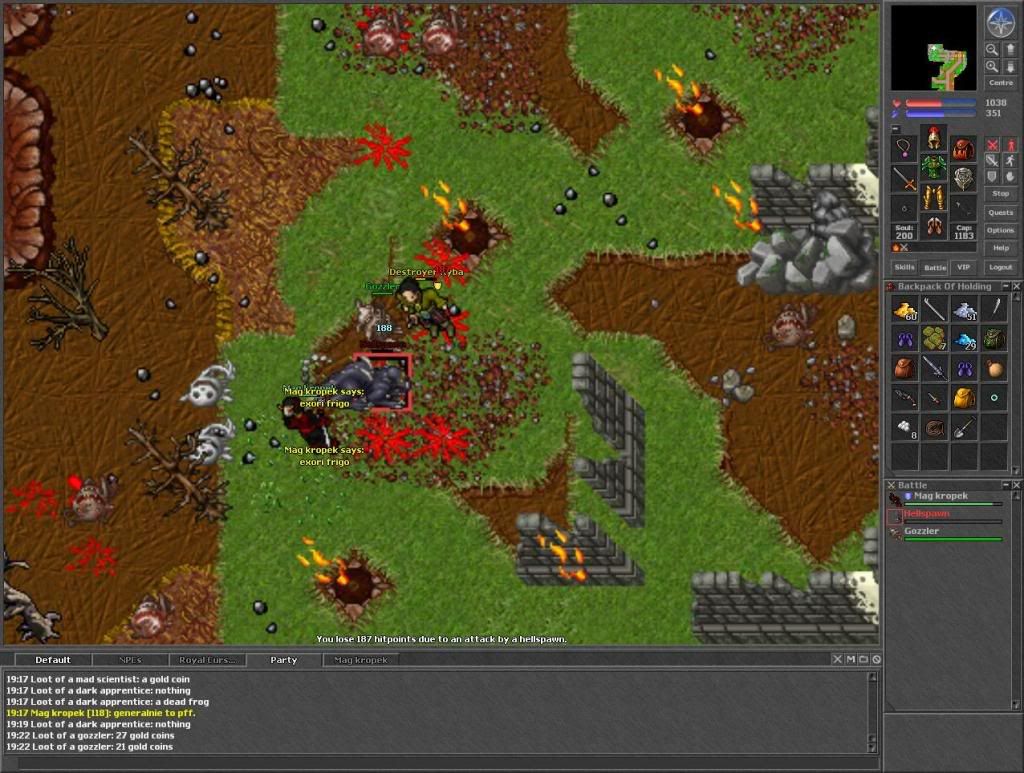Screen dimensions: 1024x773
Task: Click the minimap Centre button
Action: [1000, 83]
